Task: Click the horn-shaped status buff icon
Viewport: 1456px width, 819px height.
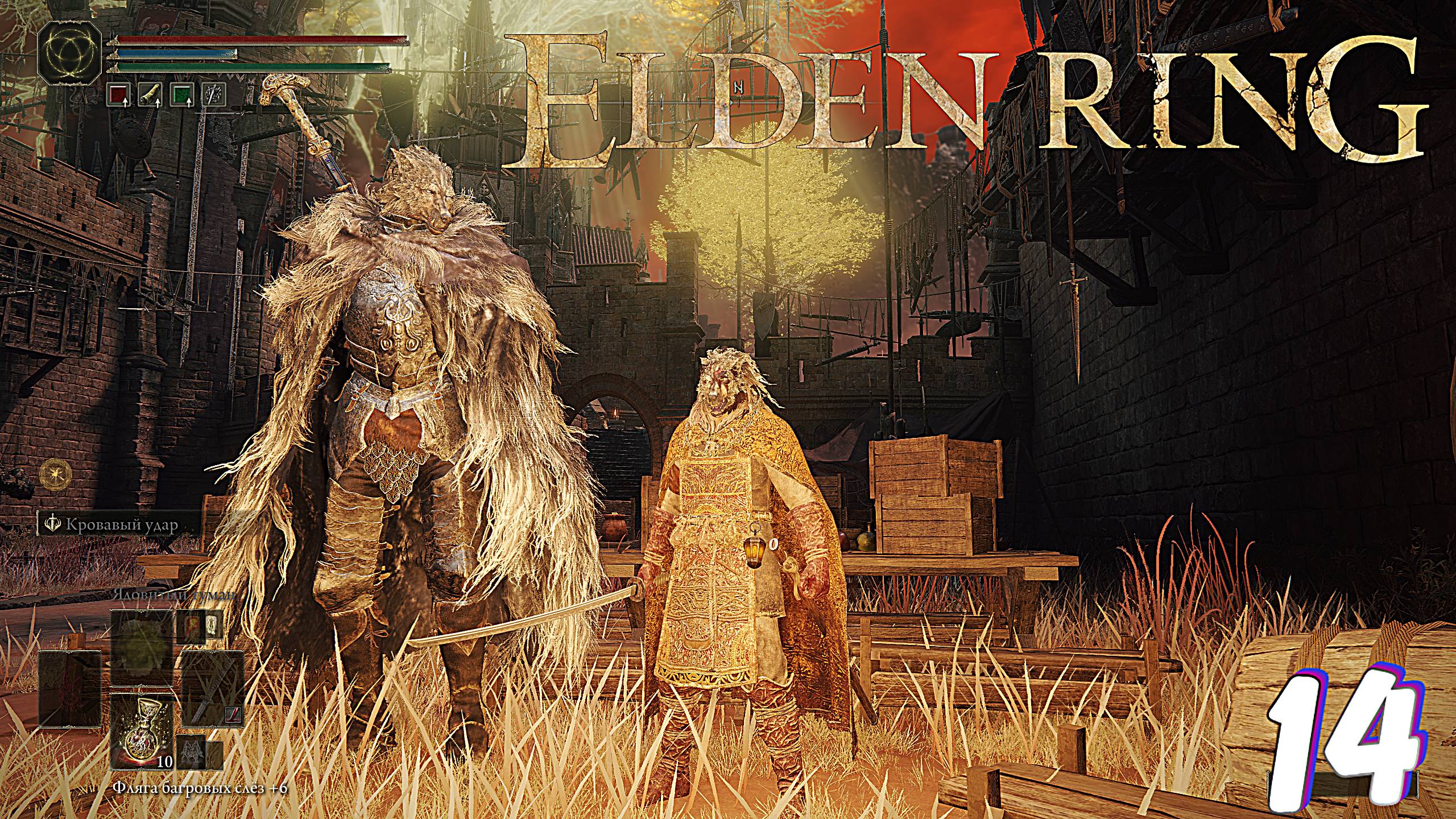Action: point(150,95)
